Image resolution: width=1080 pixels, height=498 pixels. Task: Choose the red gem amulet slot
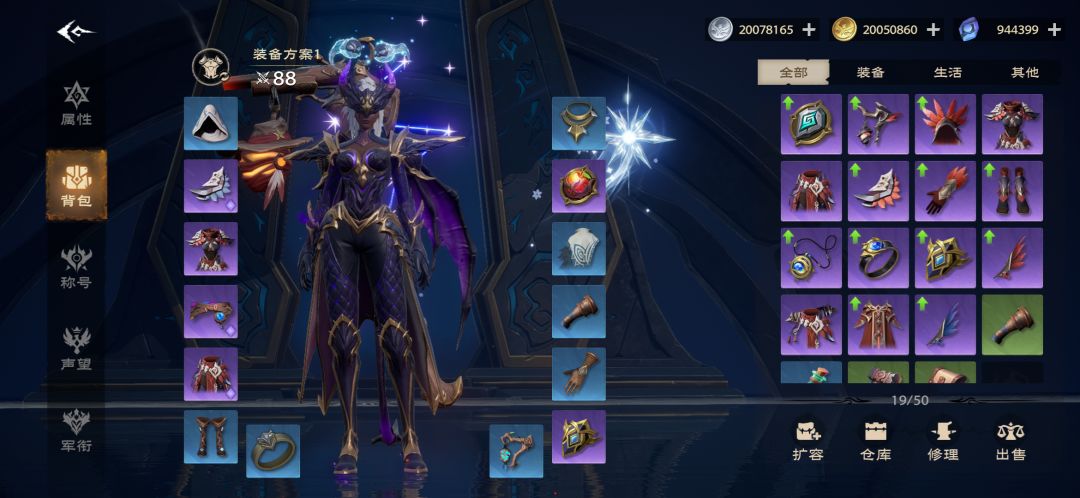pos(579,186)
